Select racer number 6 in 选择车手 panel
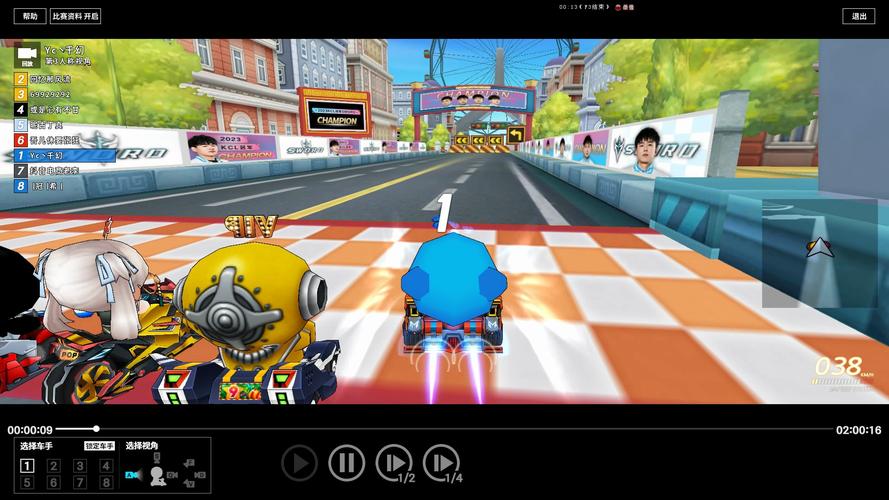The width and height of the screenshot is (889, 500). 54,483
